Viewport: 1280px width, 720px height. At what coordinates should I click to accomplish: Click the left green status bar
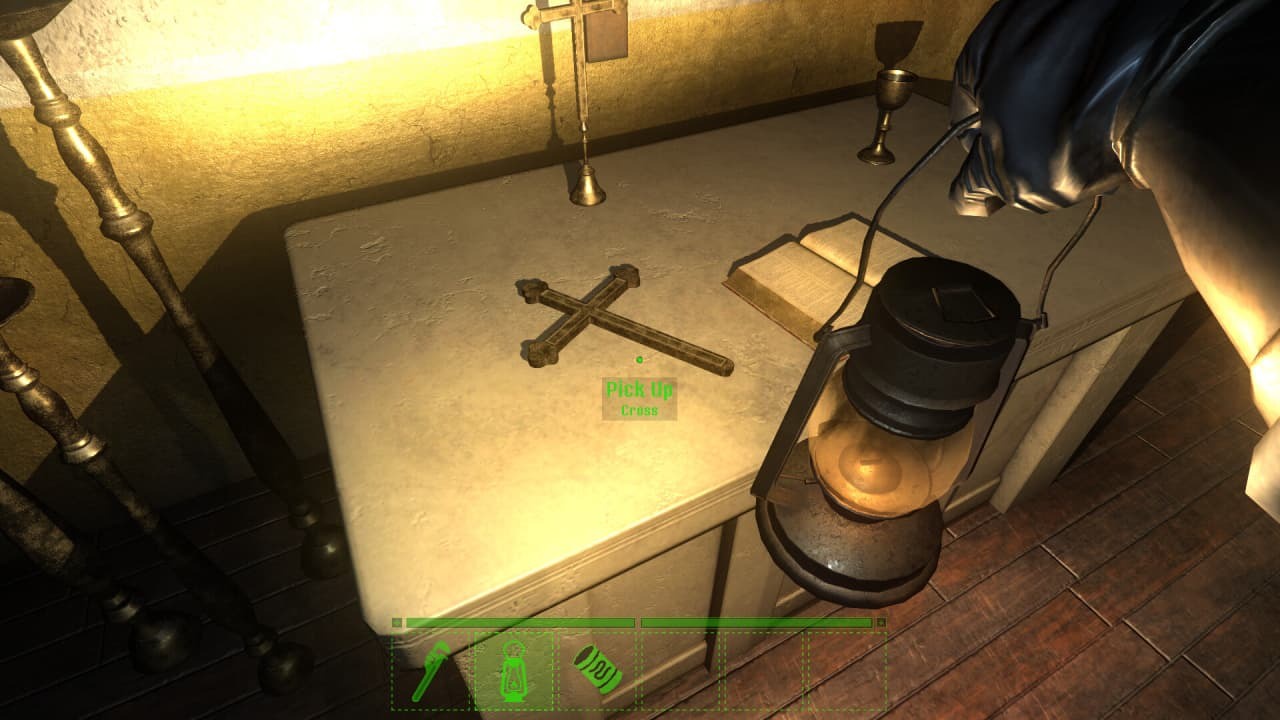520,625
